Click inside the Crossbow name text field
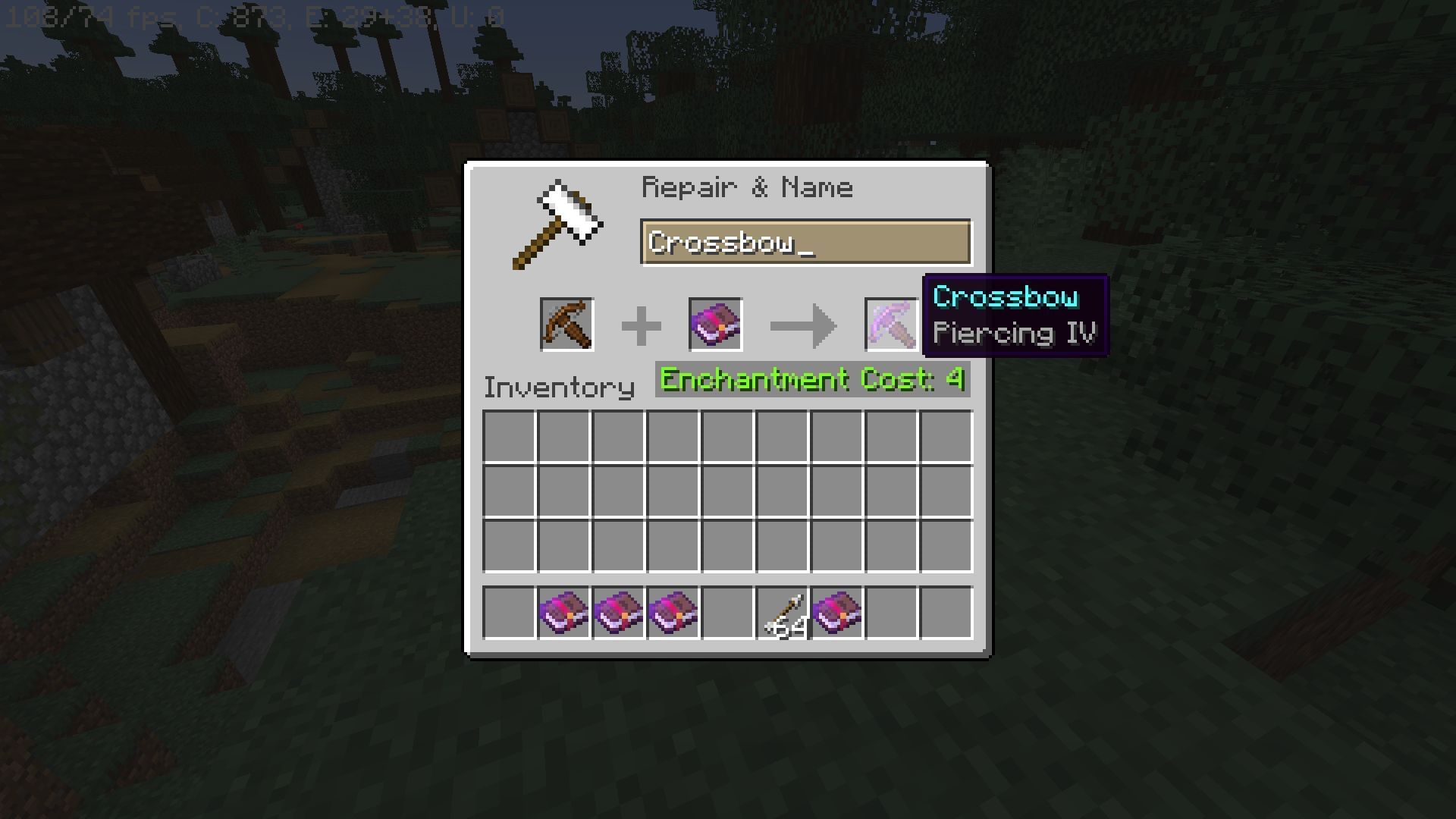Image resolution: width=1456 pixels, height=819 pixels. (x=805, y=241)
